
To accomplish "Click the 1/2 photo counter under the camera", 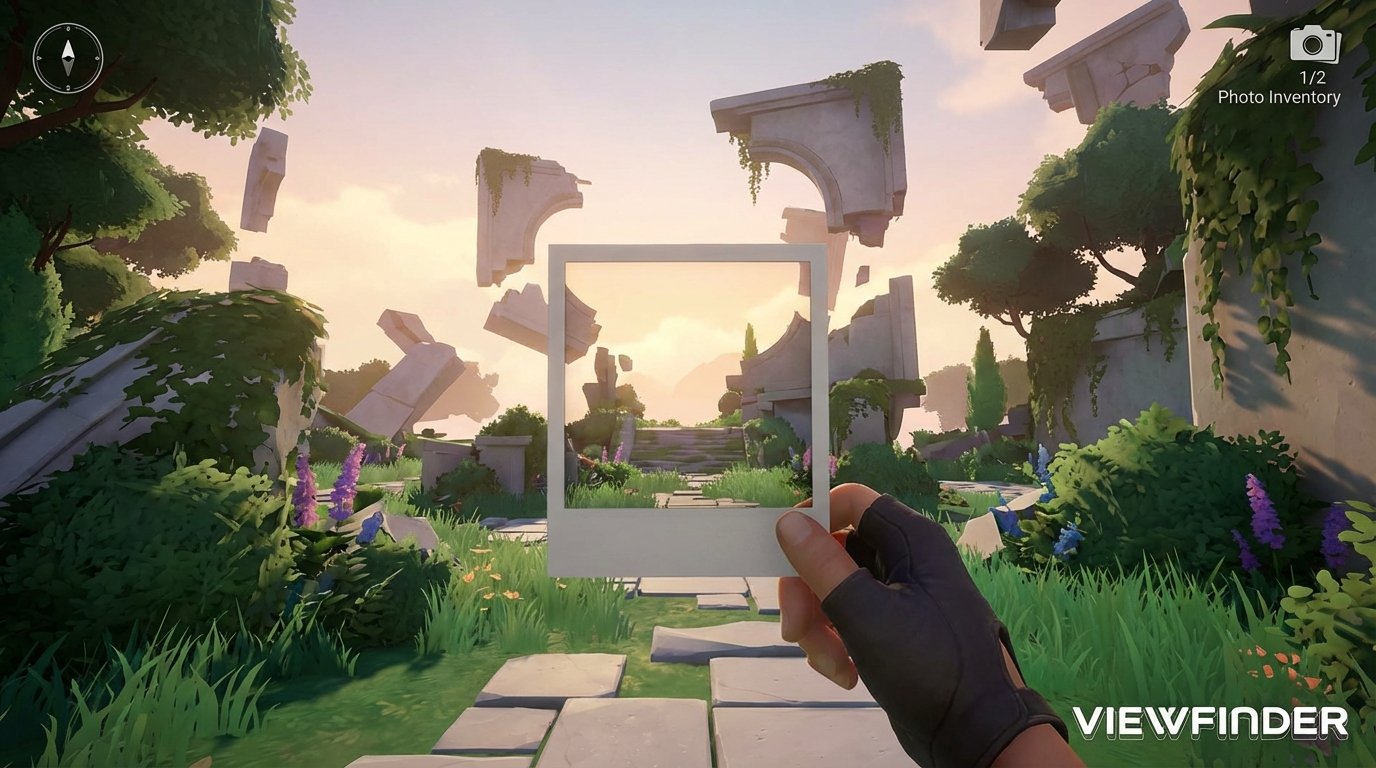I will tap(1313, 76).
